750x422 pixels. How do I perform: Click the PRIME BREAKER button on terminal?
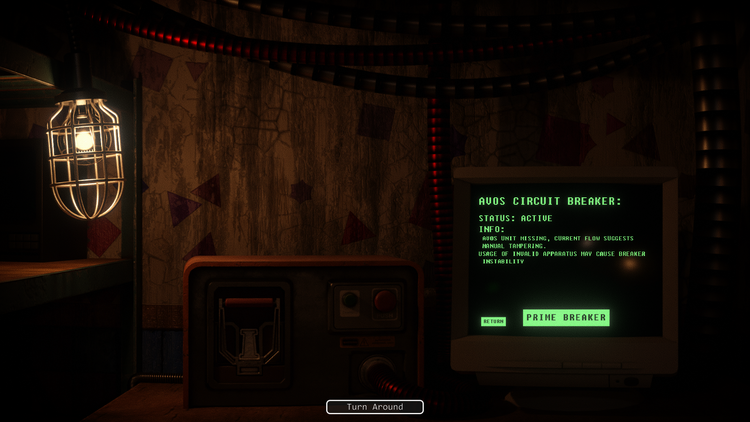pyautogui.click(x=565, y=318)
